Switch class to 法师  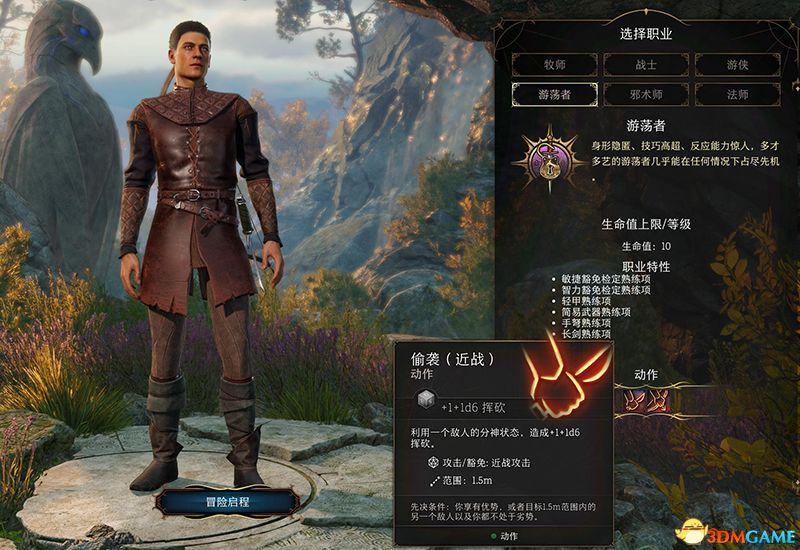[x=737, y=95]
